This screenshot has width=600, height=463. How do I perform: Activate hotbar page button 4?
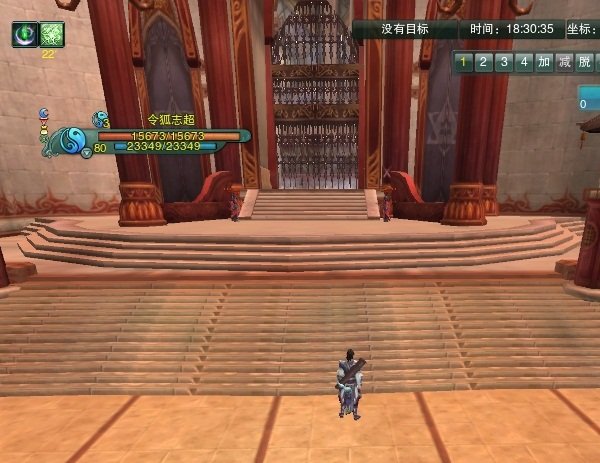(524, 62)
